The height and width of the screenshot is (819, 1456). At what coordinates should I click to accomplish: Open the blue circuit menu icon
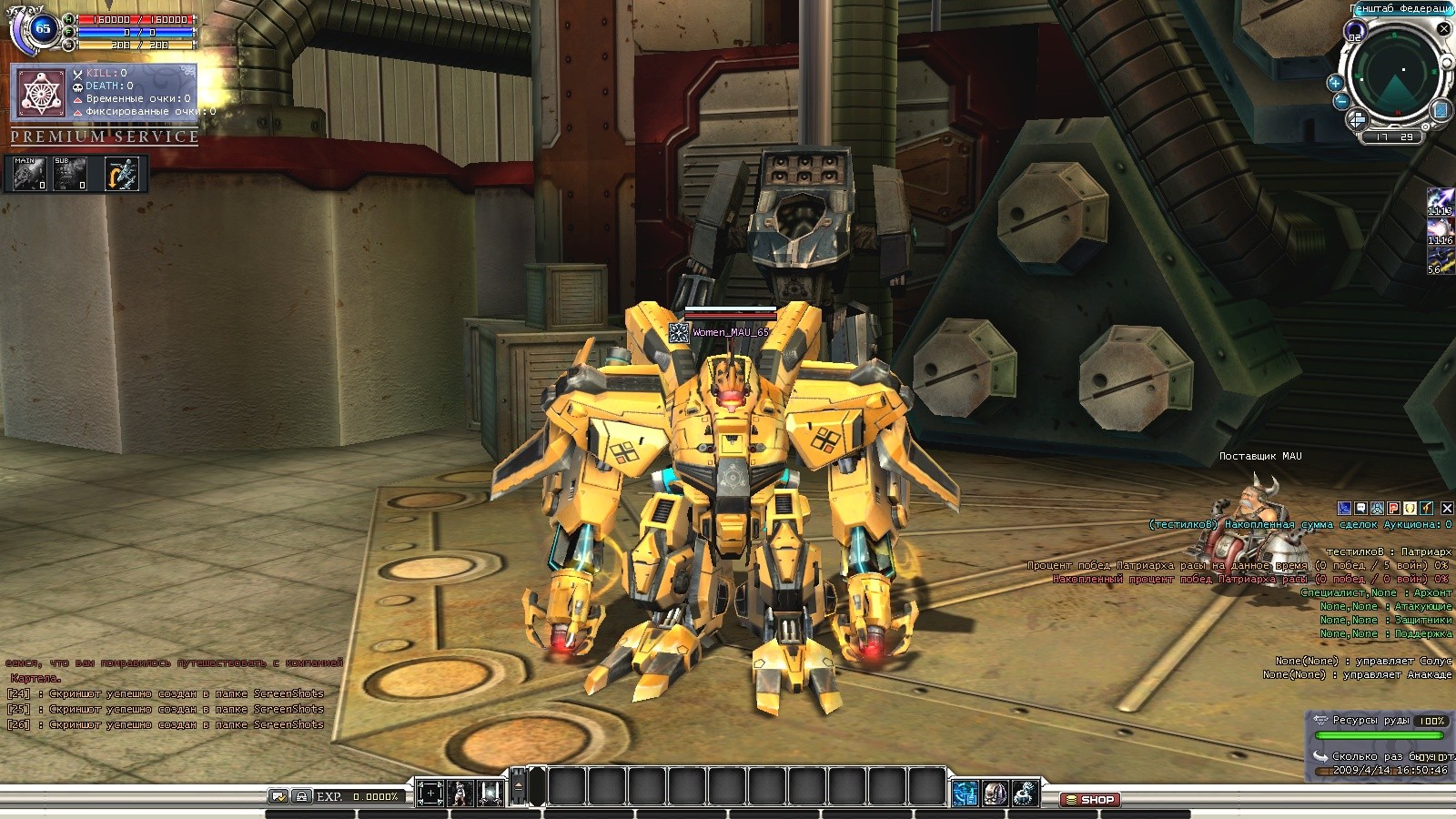(x=965, y=794)
